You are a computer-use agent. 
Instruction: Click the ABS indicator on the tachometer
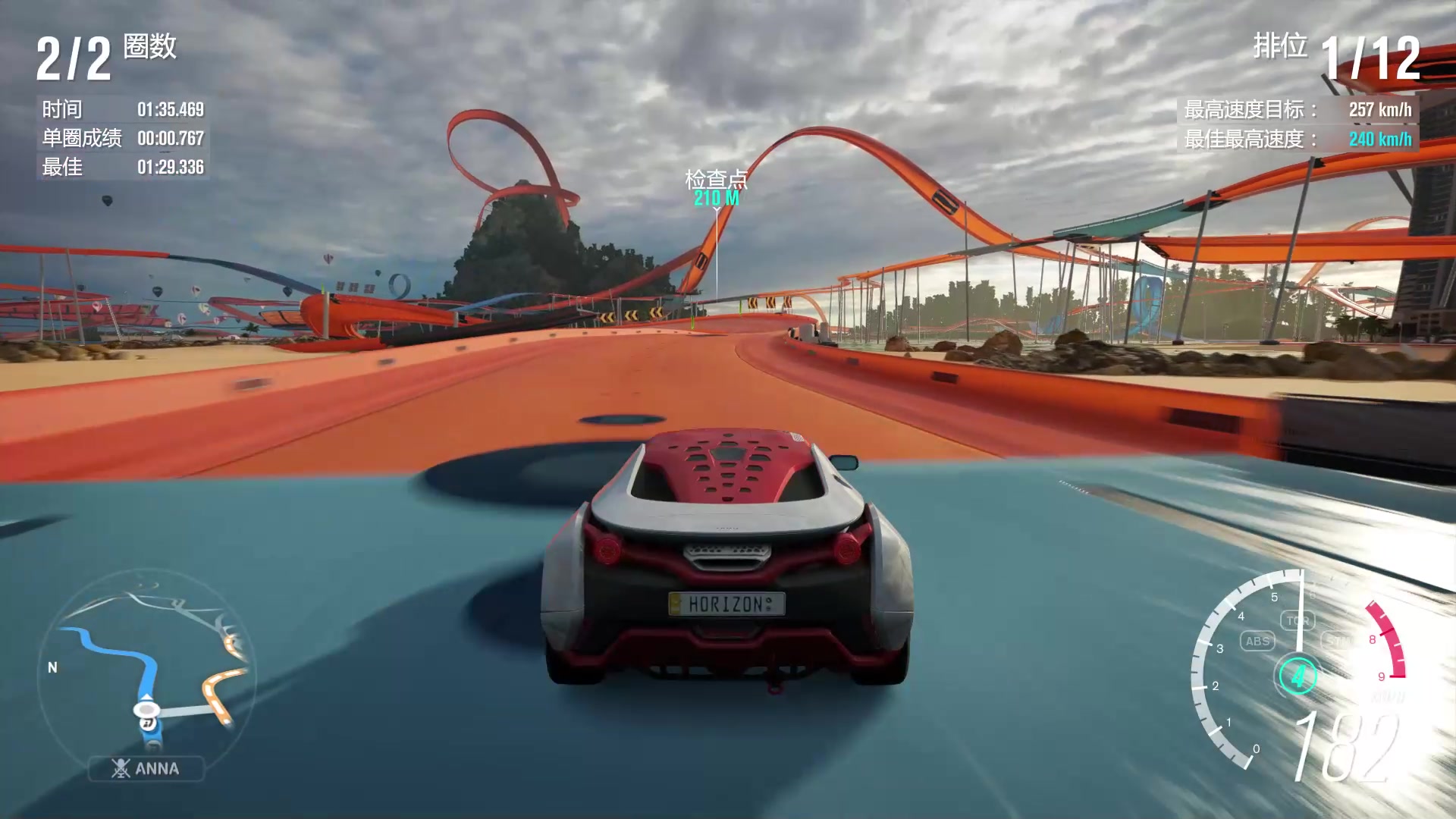1257,641
